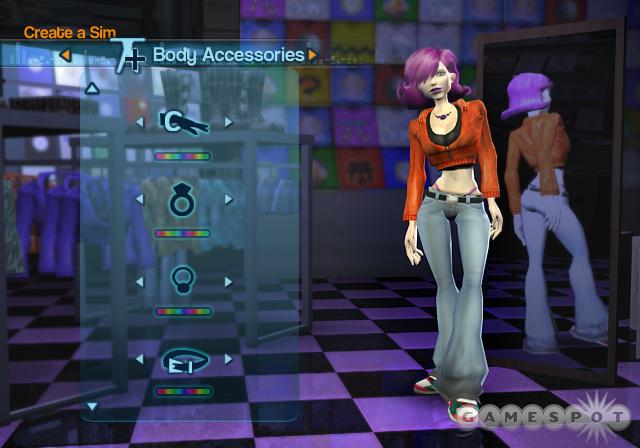This screenshot has width=640, height=448.
Task: Choose the previous necklace style
Action: (139, 280)
